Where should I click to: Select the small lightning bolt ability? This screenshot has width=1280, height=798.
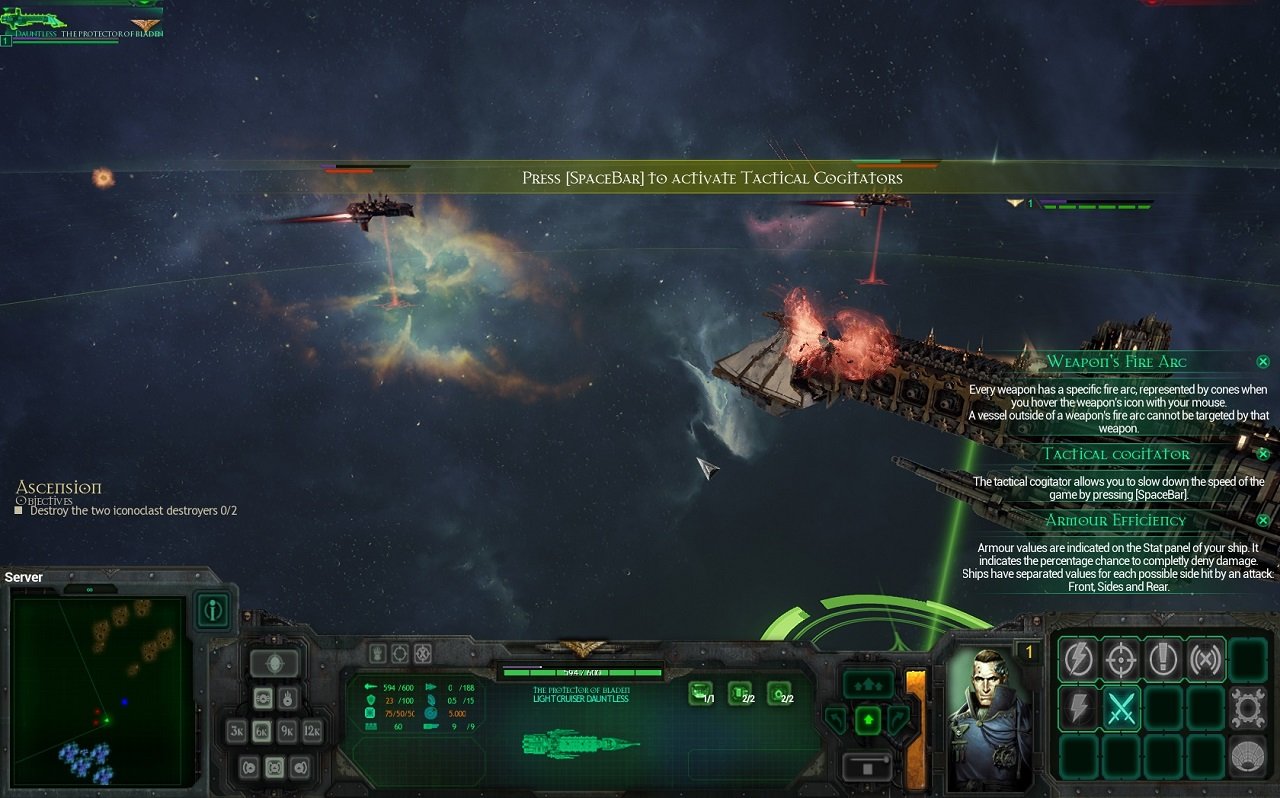pos(1078,708)
